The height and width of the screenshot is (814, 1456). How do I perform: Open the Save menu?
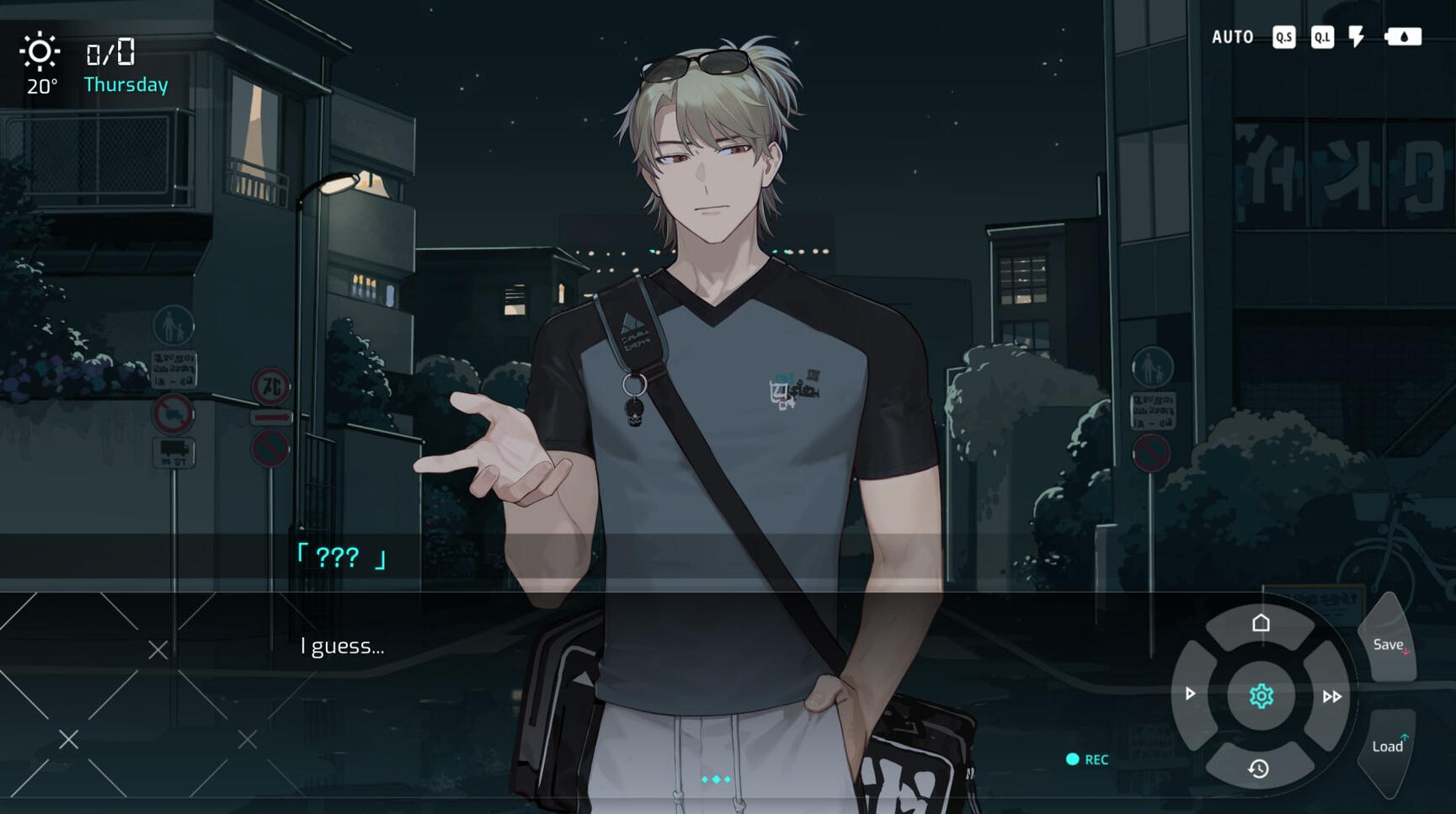[x=1389, y=645]
